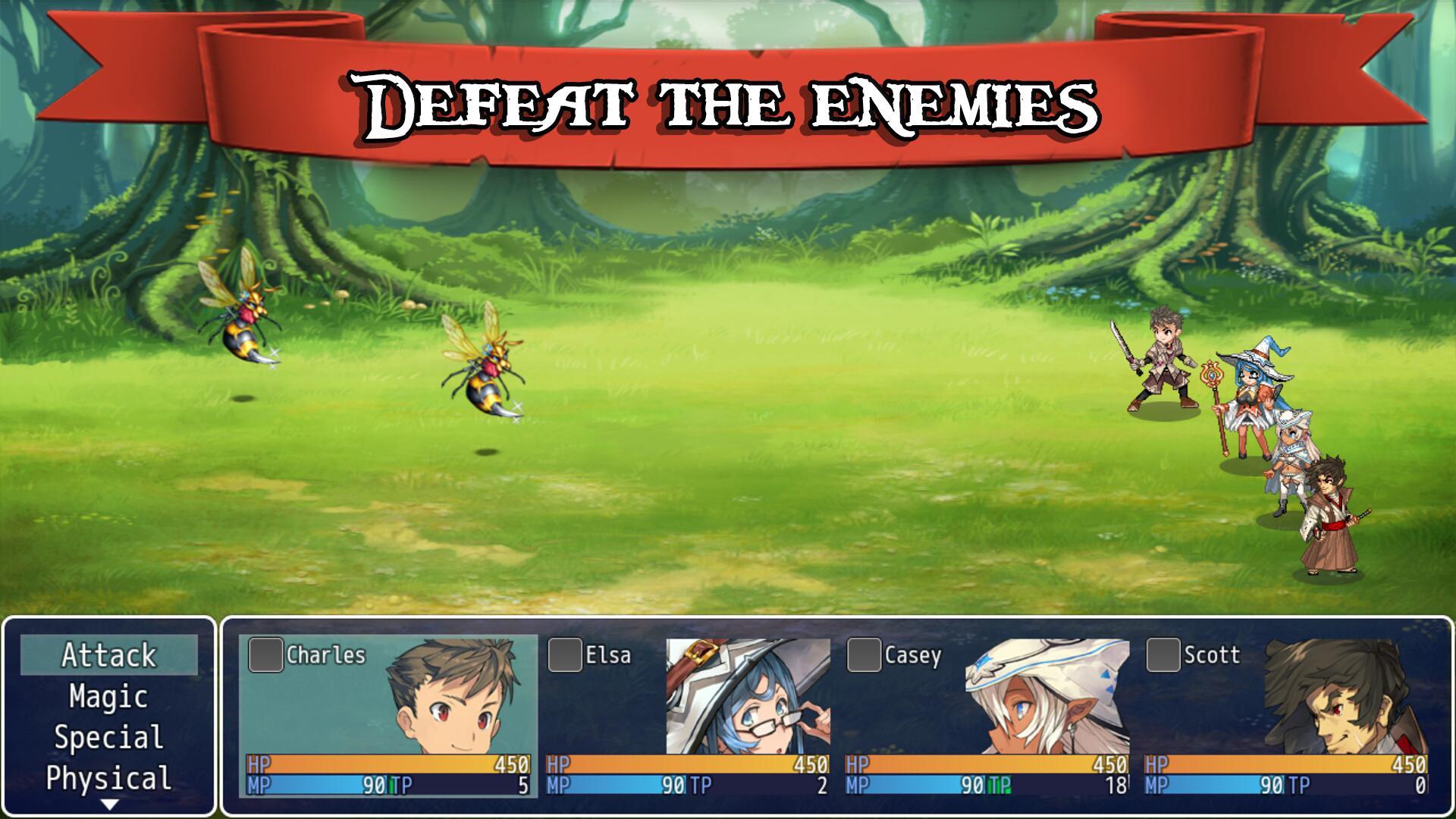Open the Magic command

tap(108, 696)
